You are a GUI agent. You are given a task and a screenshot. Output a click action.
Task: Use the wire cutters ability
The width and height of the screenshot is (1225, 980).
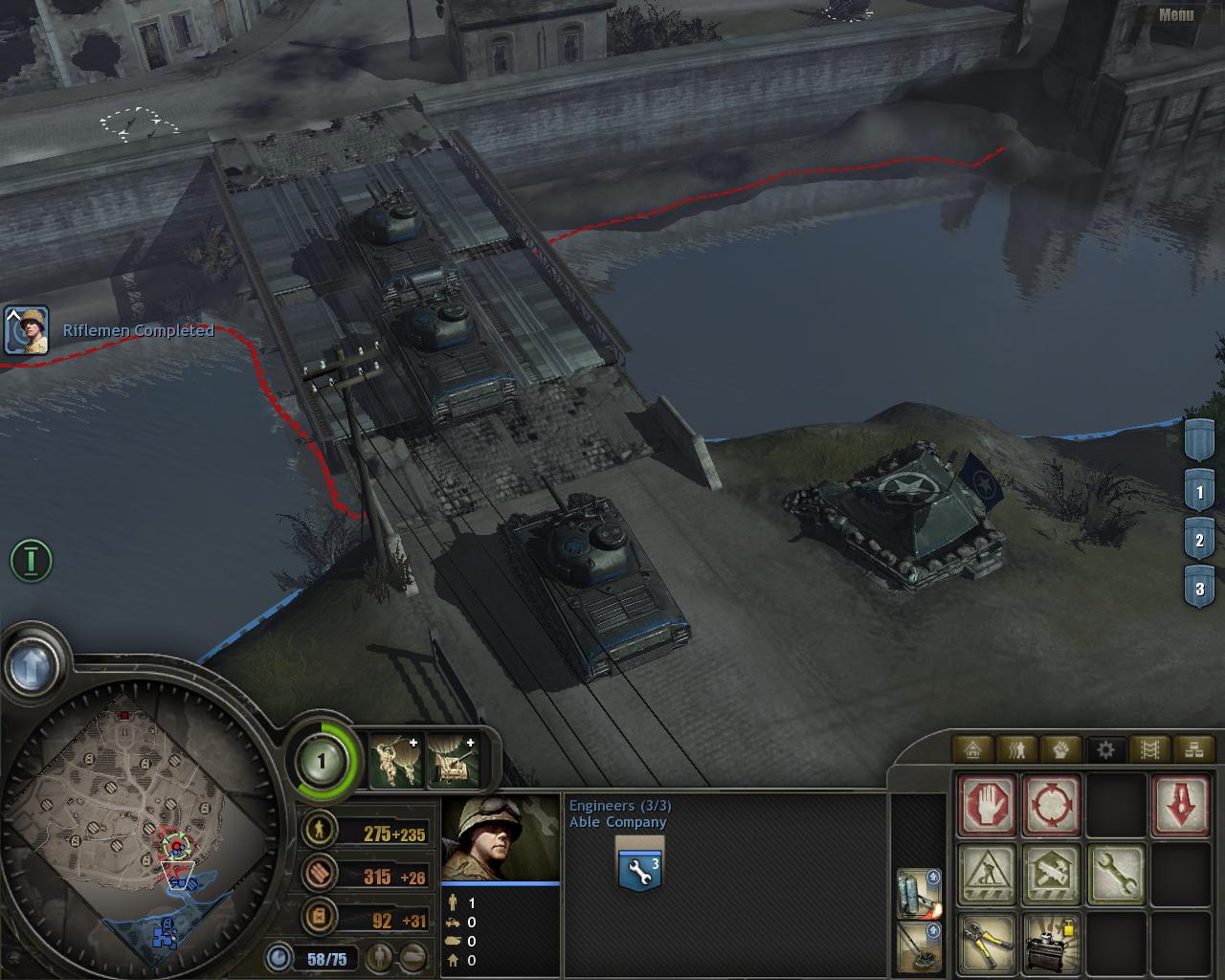pyautogui.click(x=988, y=942)
